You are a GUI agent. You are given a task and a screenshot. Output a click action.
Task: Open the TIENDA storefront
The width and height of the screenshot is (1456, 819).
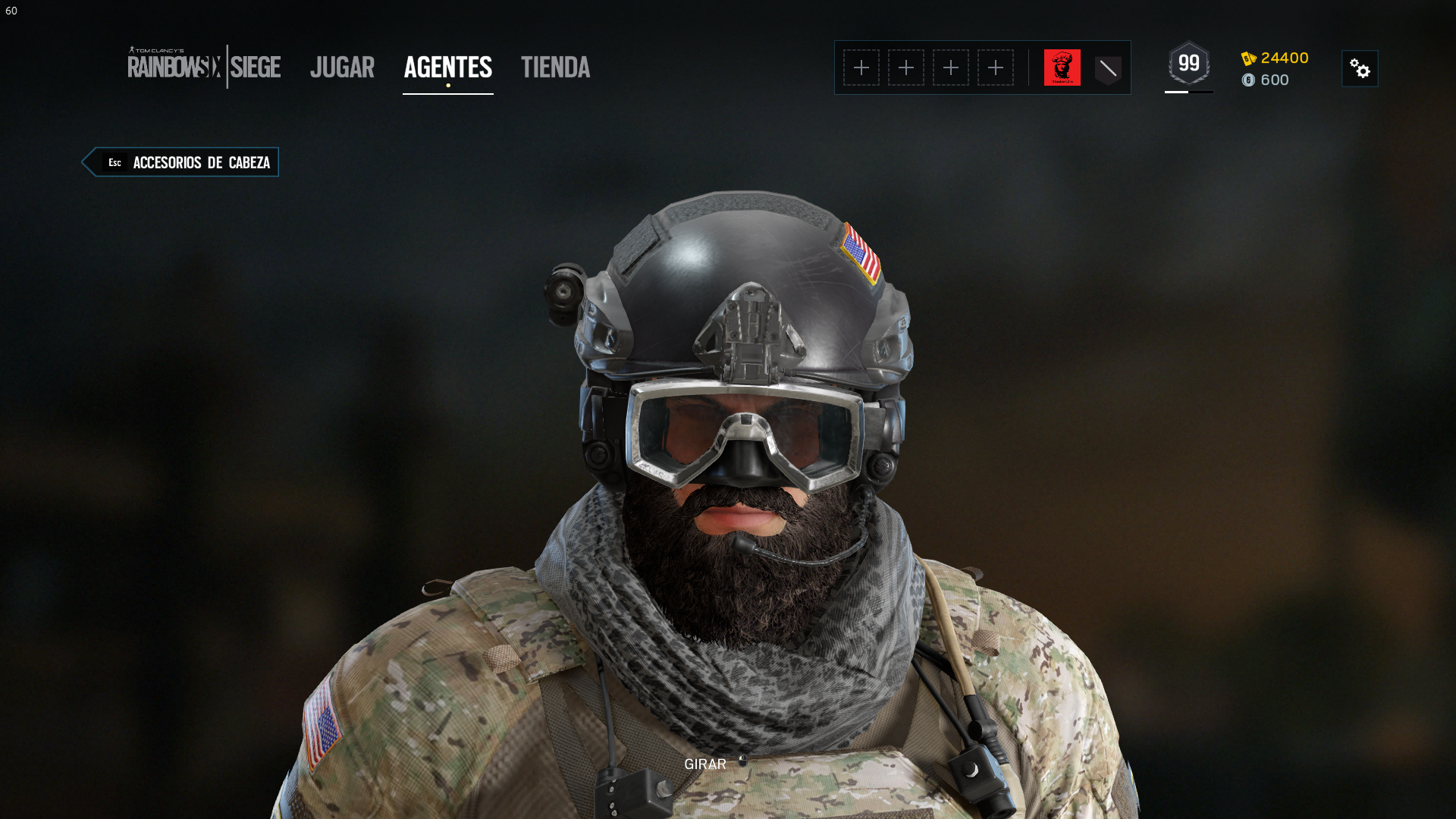[555, 68]
